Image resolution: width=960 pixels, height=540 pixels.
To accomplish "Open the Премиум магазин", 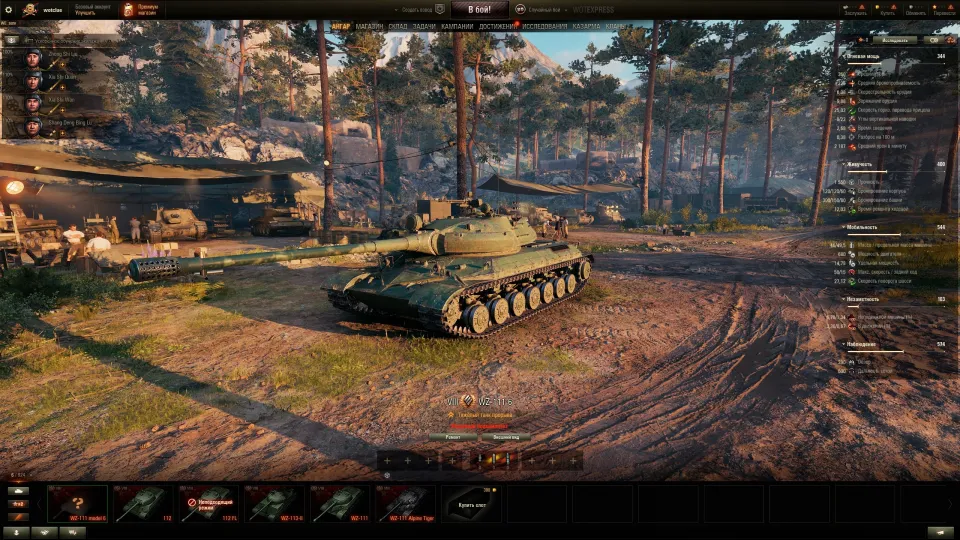I will click(140, 9).
